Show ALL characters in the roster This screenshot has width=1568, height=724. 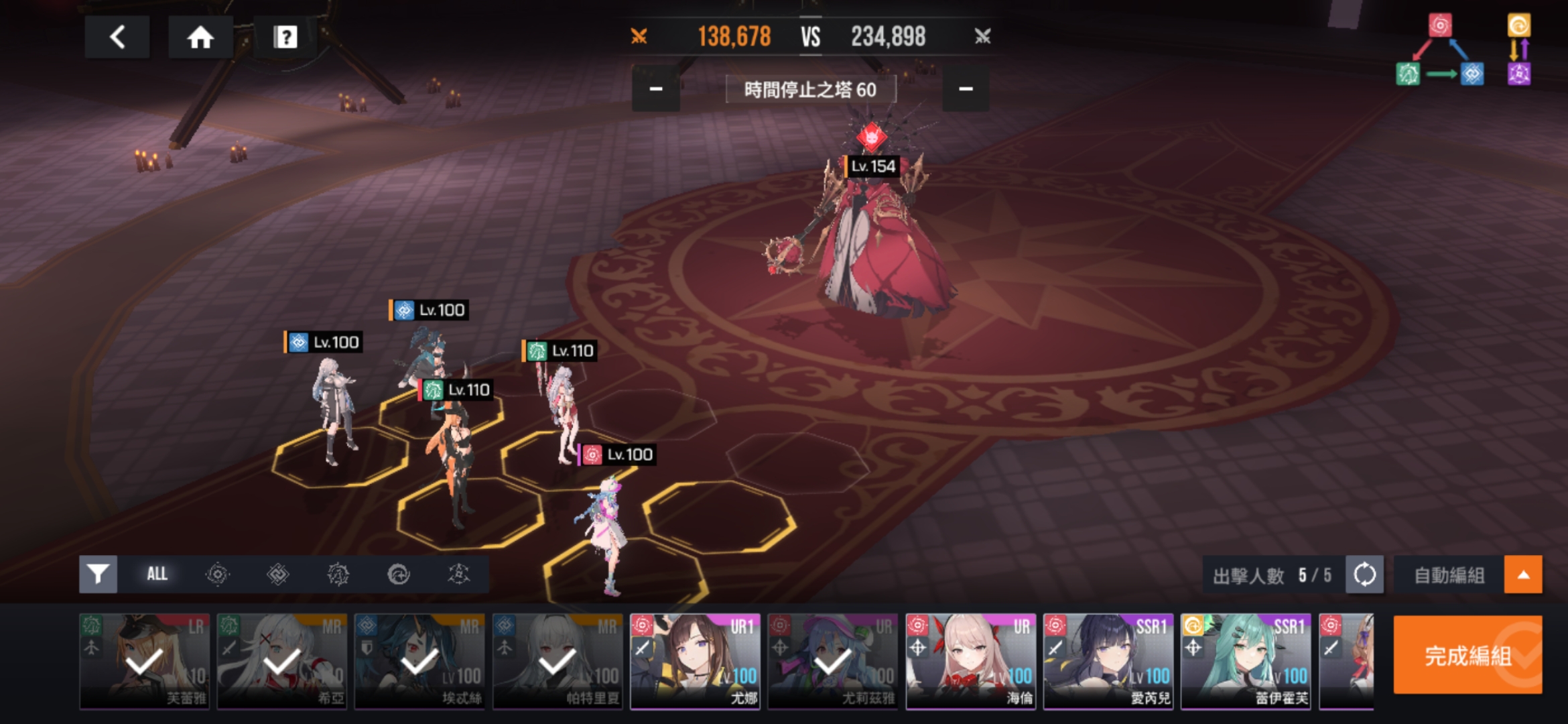(157, 574)
